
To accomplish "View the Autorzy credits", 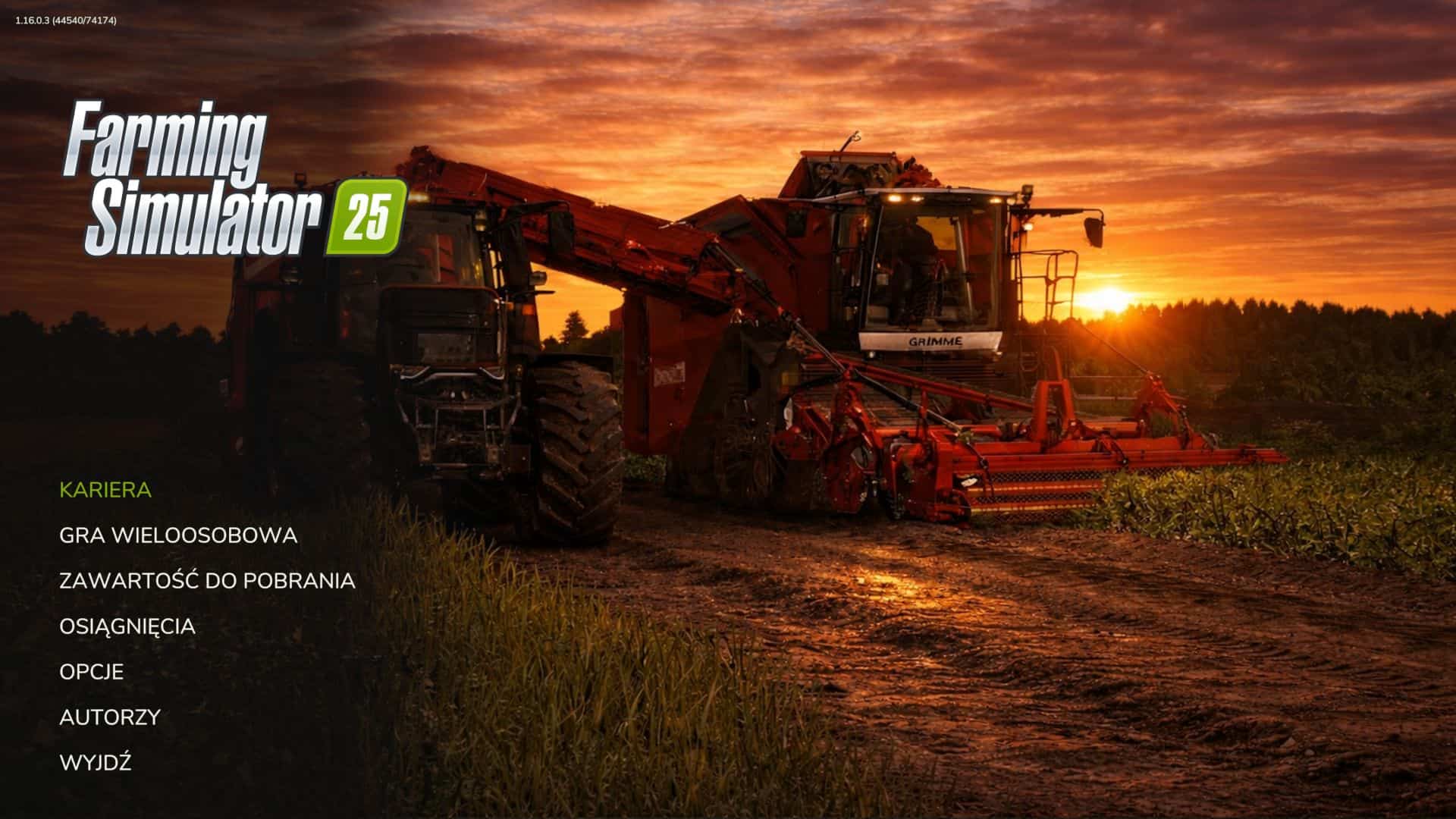I will [110, 717].
